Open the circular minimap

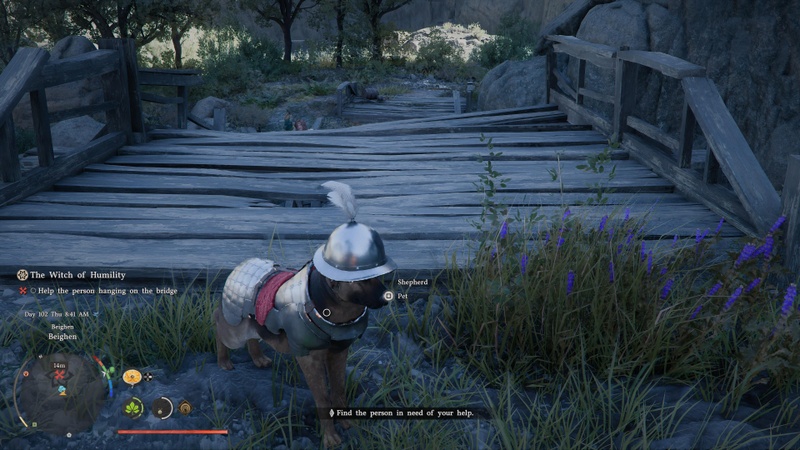point(58,388)
